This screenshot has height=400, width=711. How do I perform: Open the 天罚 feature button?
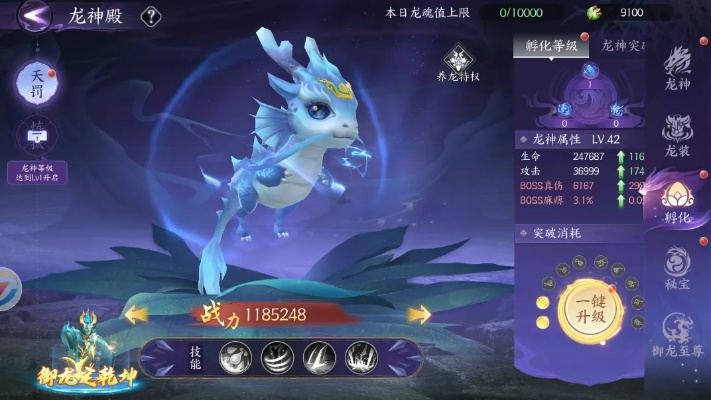[37, 82]
